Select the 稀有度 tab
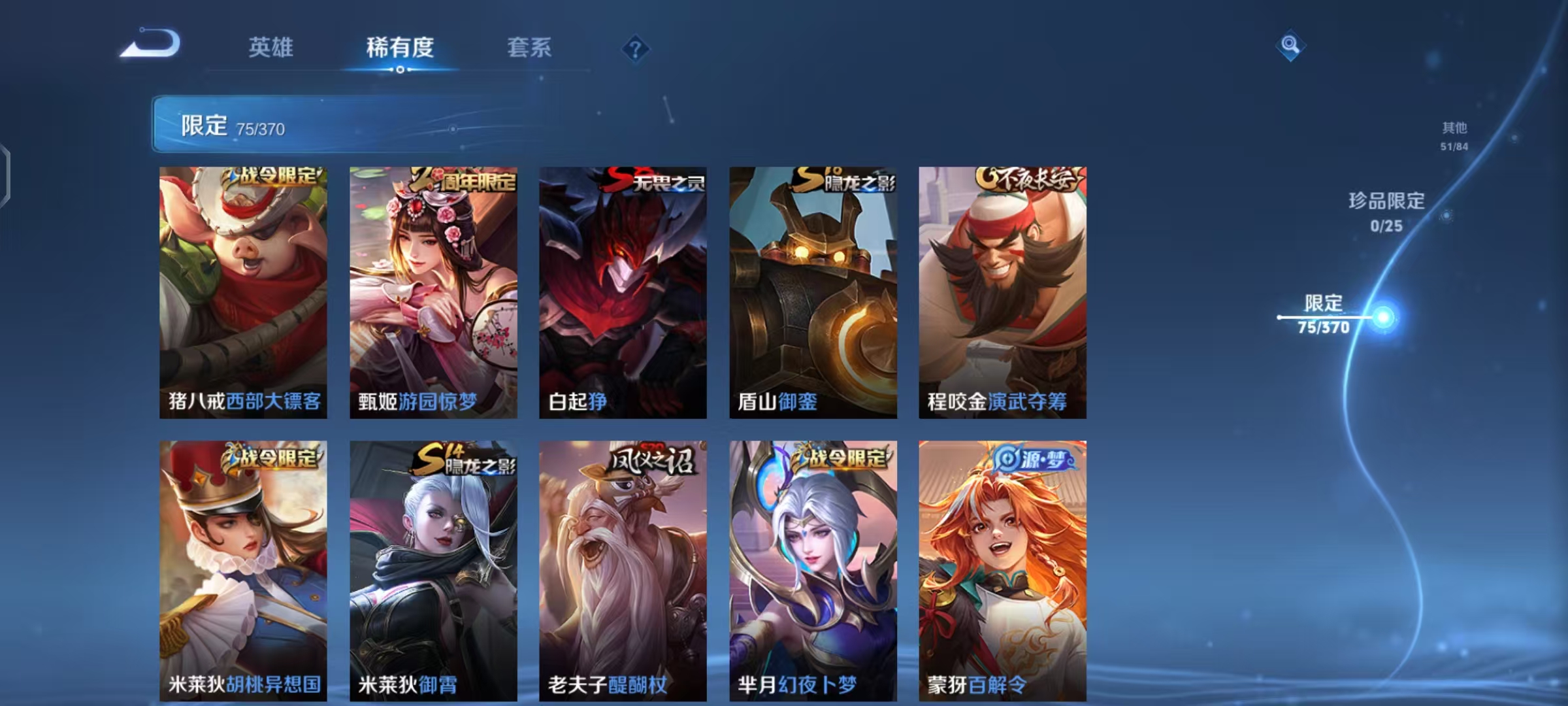The image size is (1568, 706). point(400,48)
